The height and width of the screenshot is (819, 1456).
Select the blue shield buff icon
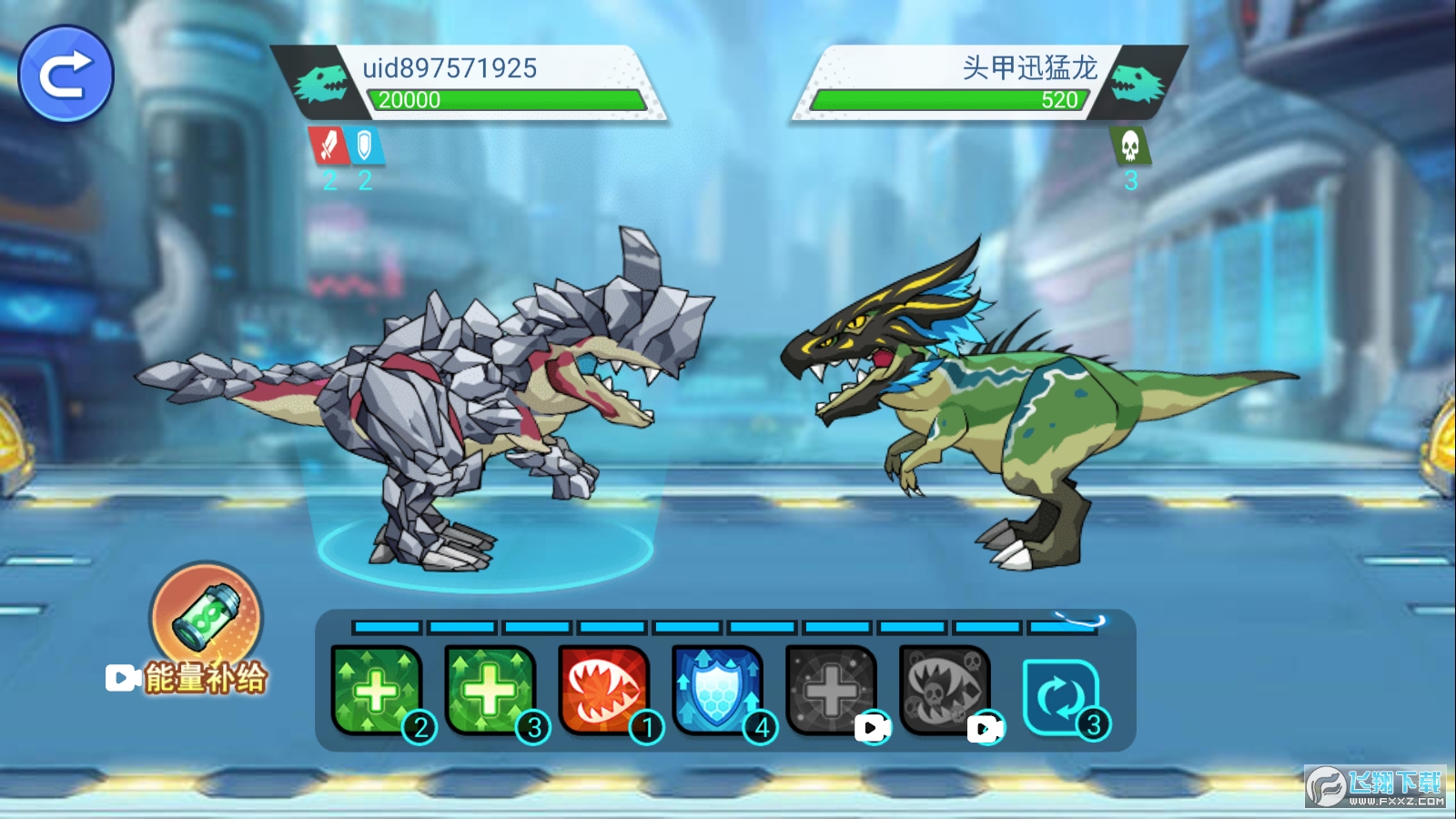[x=365, y=146]
